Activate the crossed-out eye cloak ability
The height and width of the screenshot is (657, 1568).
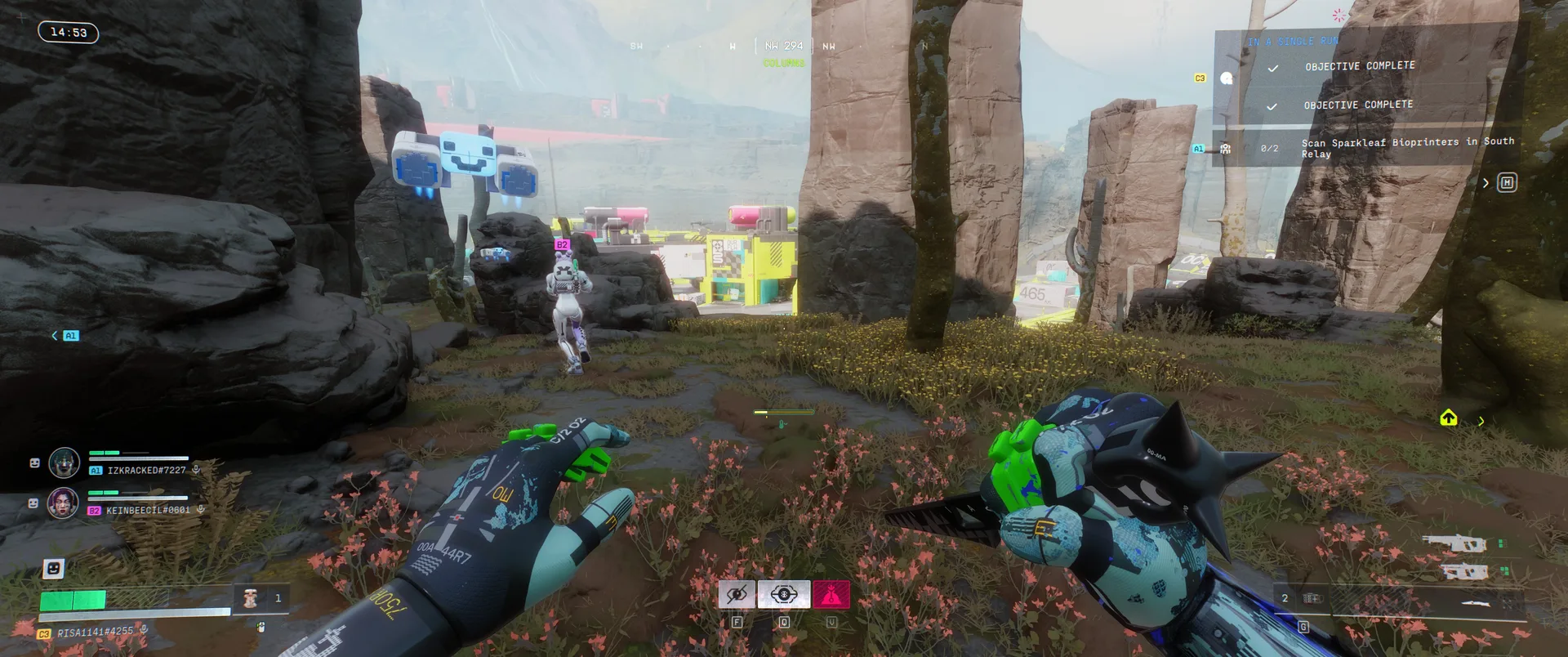click(x=737, y=595)
